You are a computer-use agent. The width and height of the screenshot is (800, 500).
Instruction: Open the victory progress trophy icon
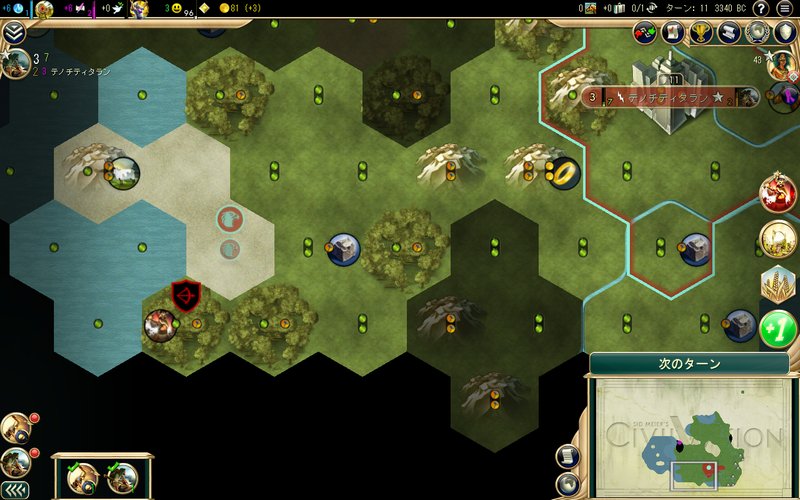pyautogui.click(x=701, y=34)
